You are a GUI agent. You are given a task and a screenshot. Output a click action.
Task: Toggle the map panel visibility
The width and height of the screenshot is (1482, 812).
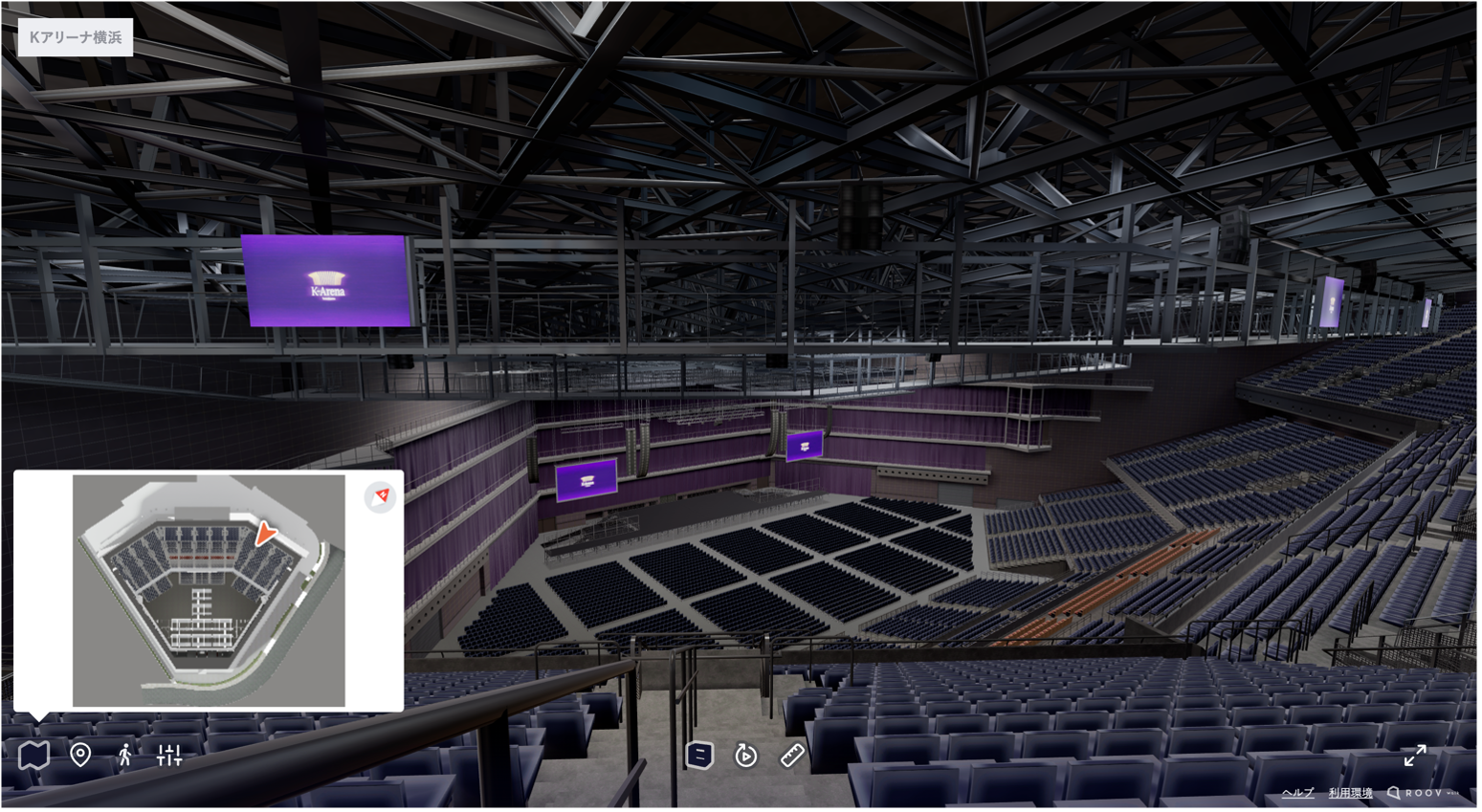coord(33,755)
